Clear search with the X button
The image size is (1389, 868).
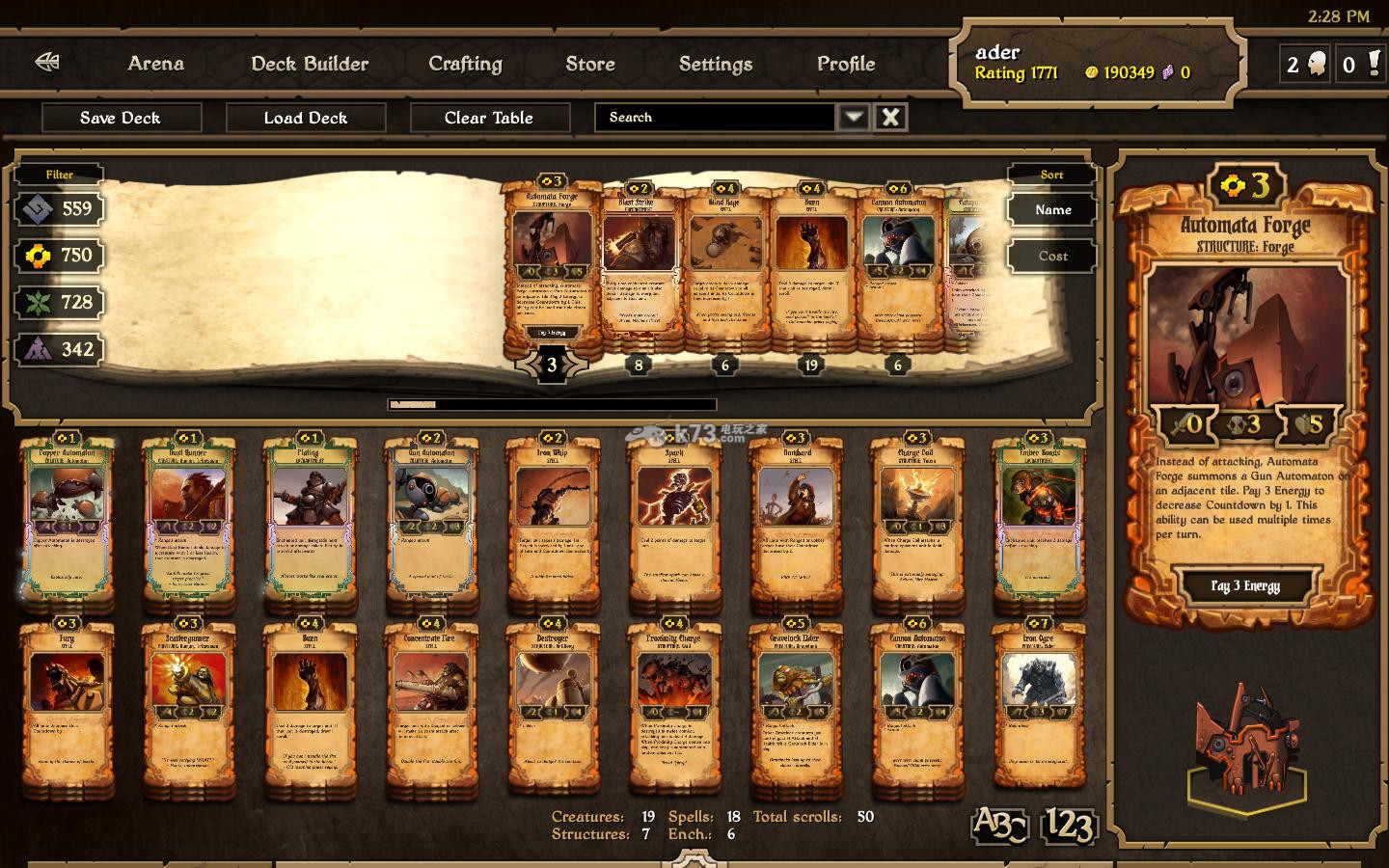pos(891,118)
